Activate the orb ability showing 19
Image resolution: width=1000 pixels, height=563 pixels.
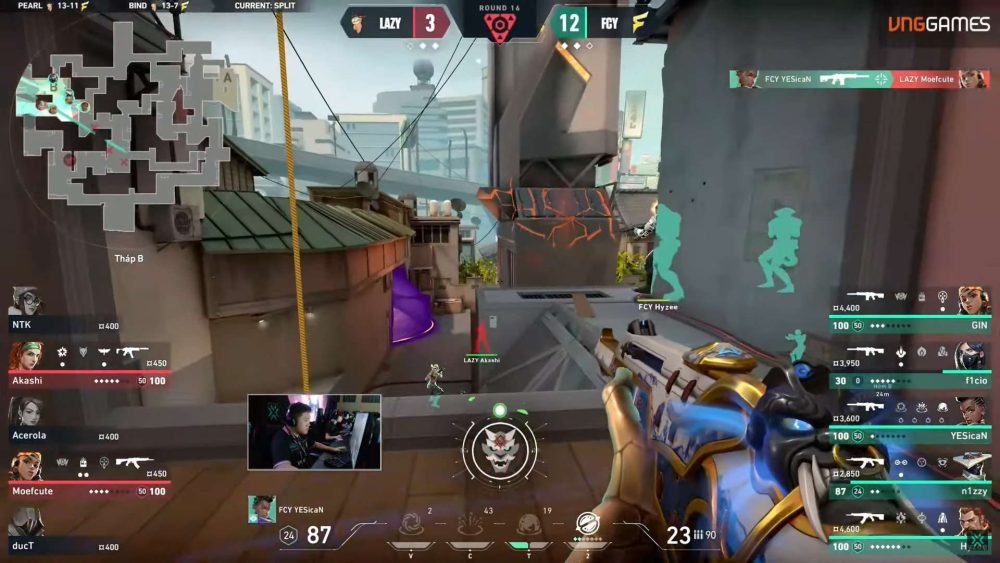pyautogui.click(x=528, y=524)
